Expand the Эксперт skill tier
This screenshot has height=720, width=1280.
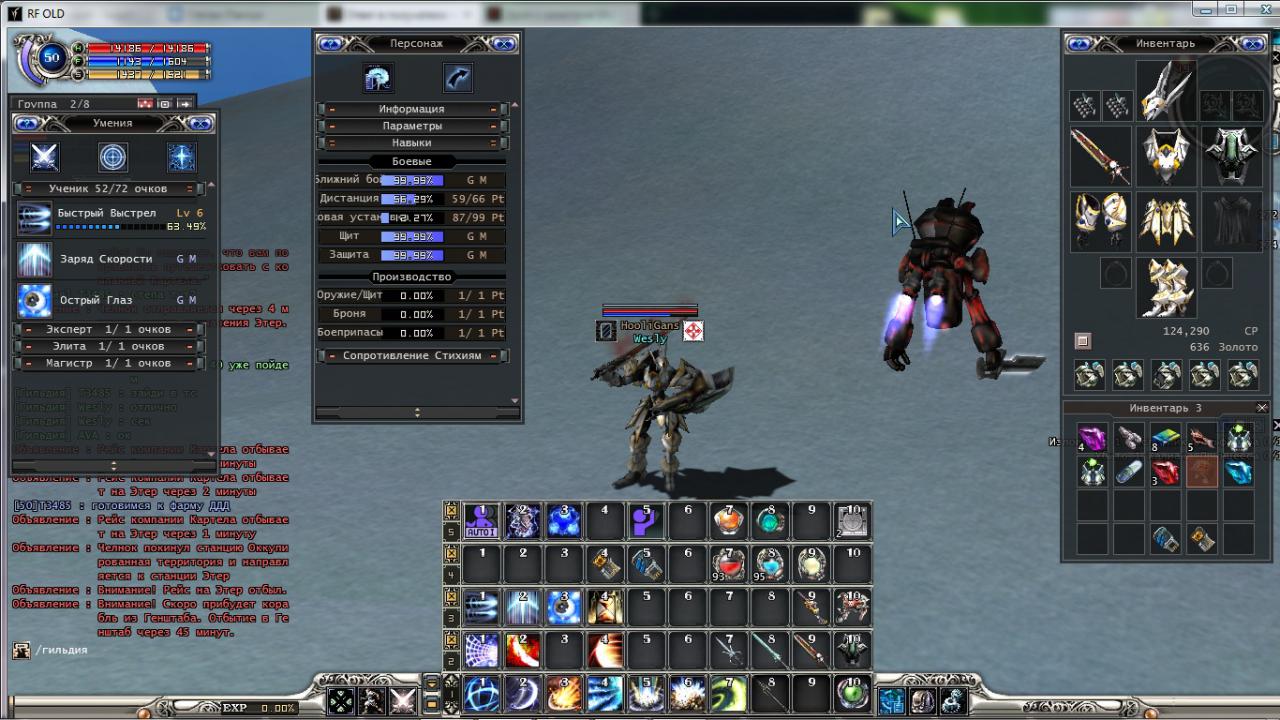coord(110,329)
